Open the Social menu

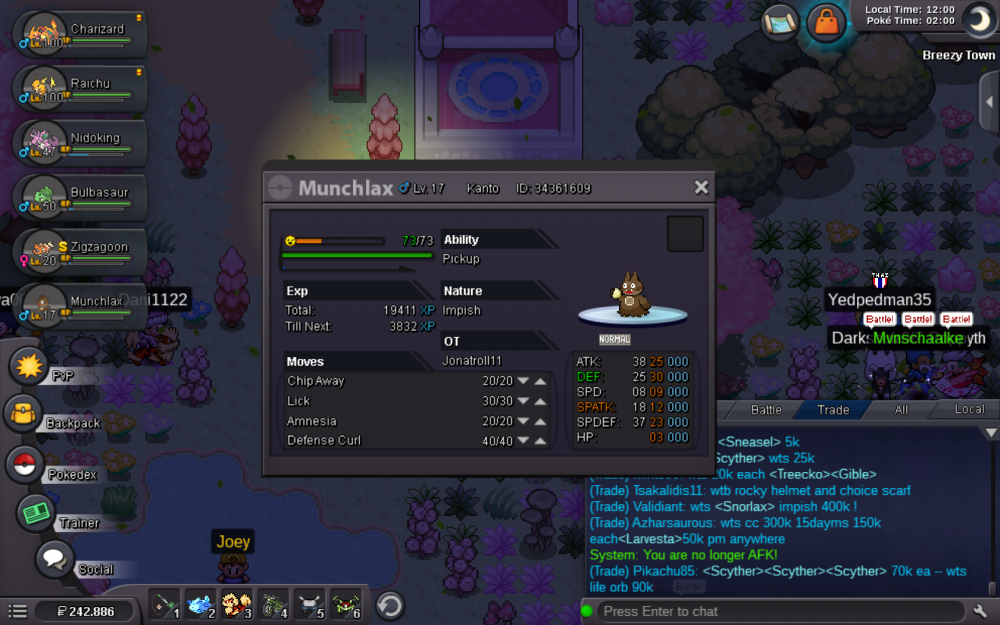[55, 560]
